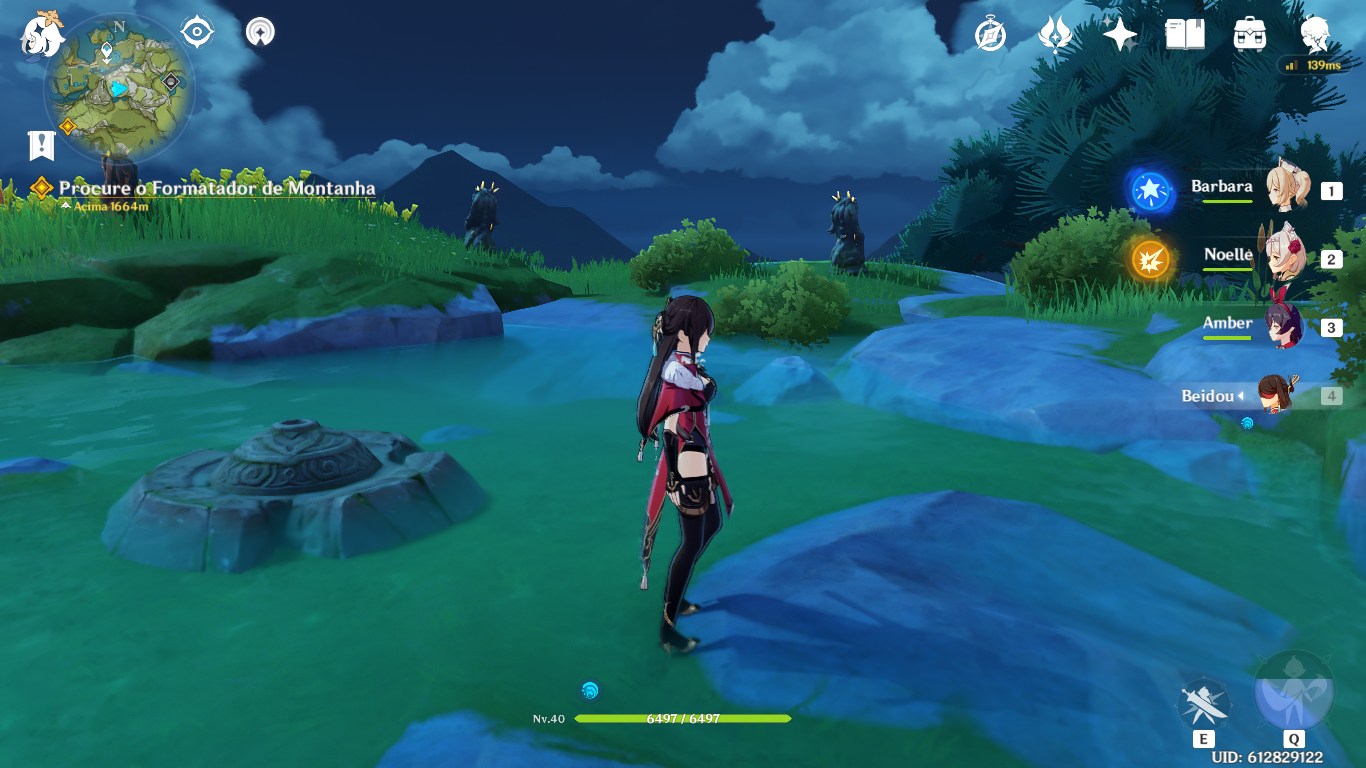Viewport: 1366px width, 768px height.
Task: Open the inventory backpack icon
Action: [1250, 35]
